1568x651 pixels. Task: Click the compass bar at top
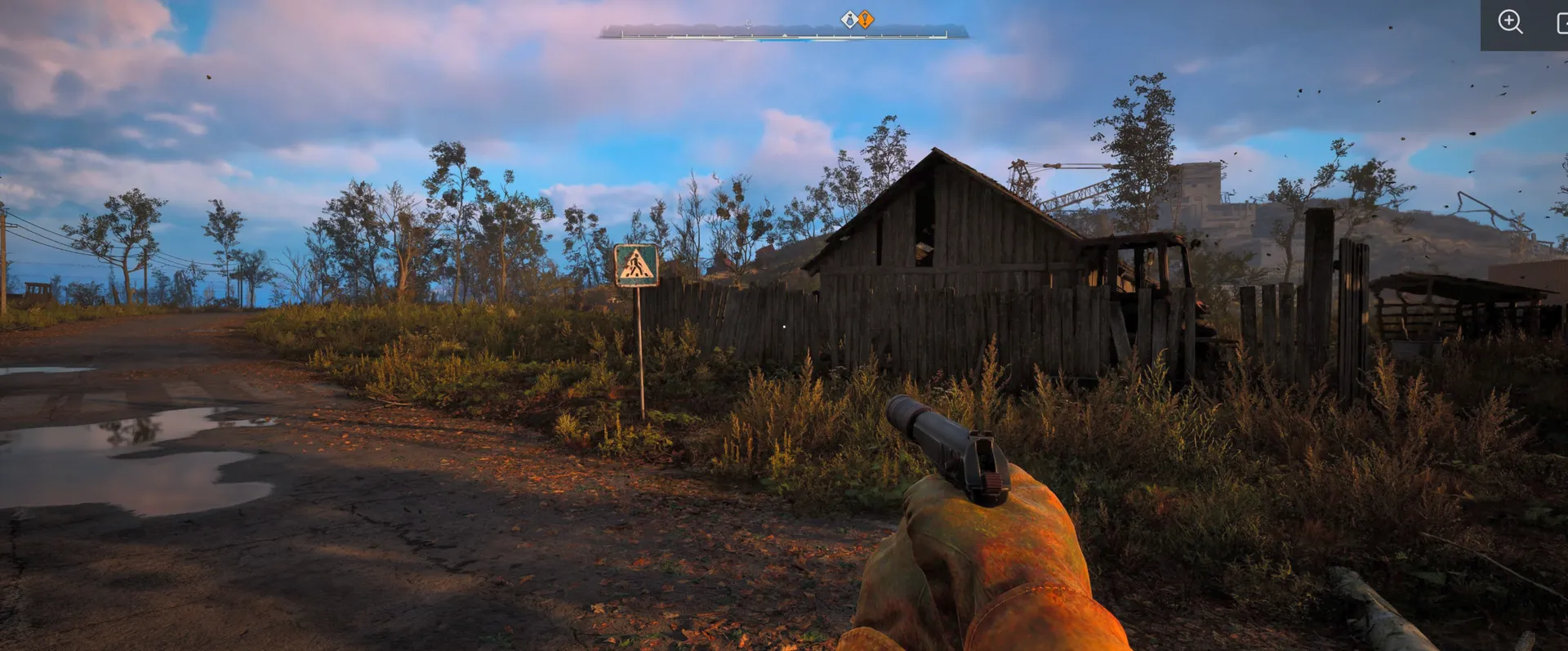tap(783, 33)
